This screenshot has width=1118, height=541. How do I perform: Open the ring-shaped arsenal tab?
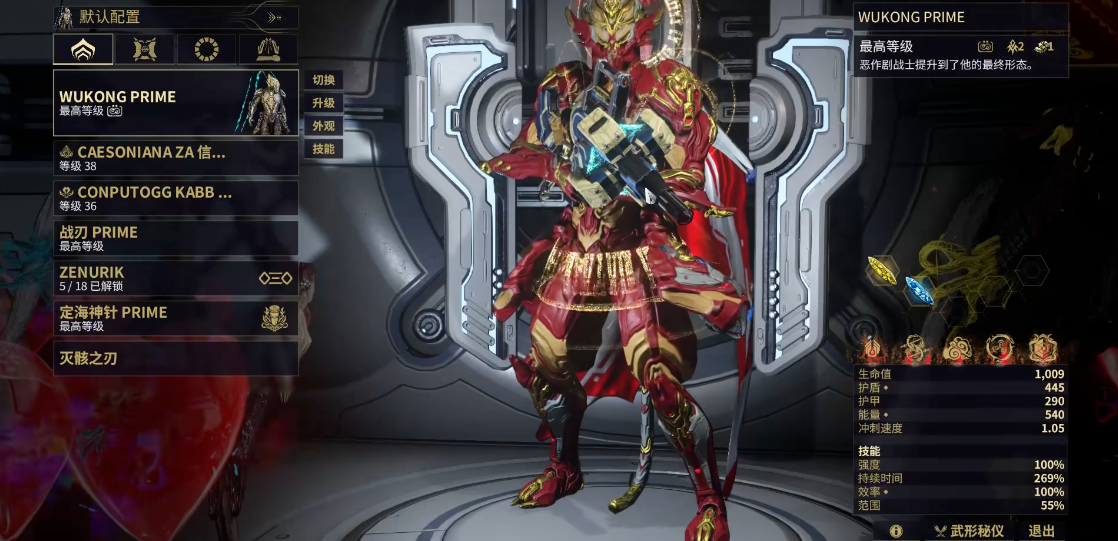tap(206, 49)
